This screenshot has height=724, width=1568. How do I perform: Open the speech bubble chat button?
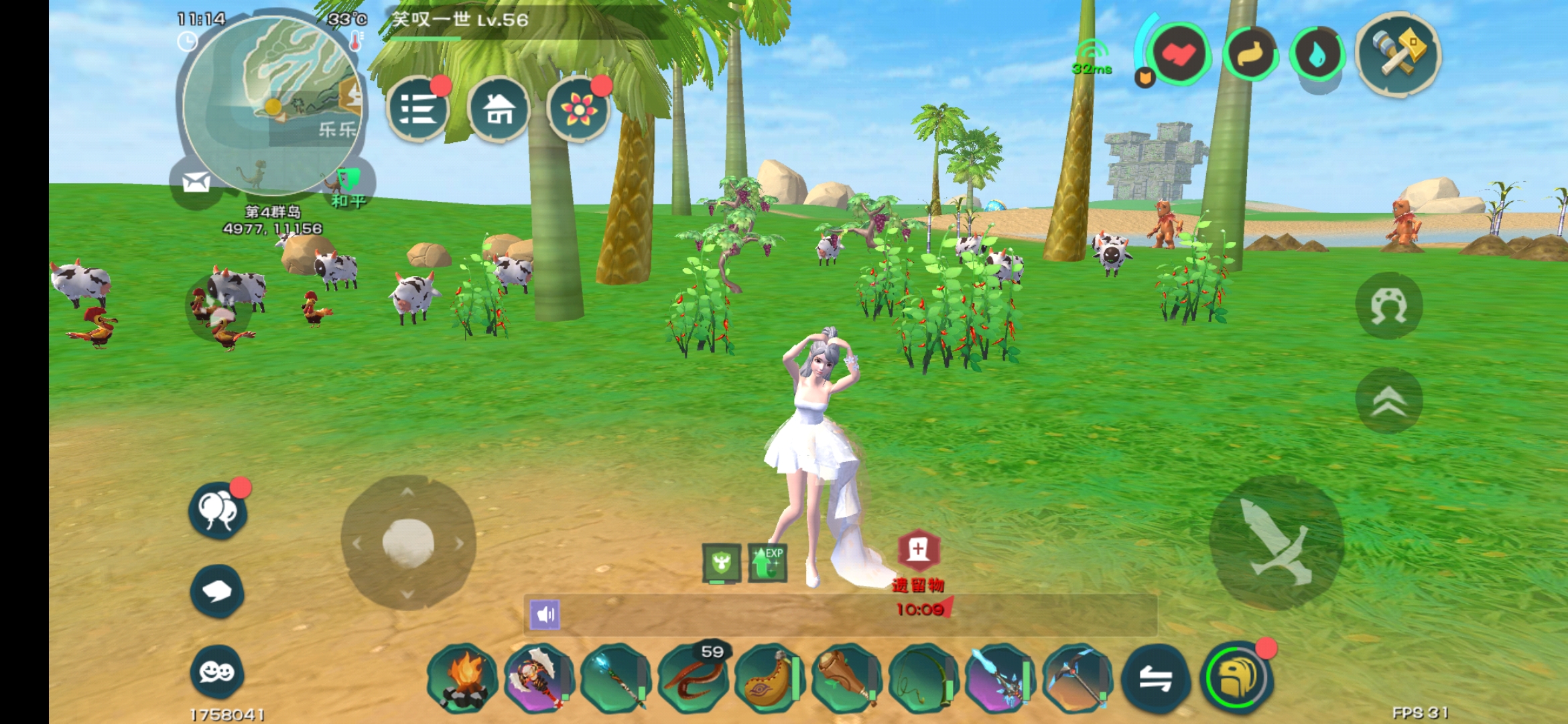pos(216,591)
